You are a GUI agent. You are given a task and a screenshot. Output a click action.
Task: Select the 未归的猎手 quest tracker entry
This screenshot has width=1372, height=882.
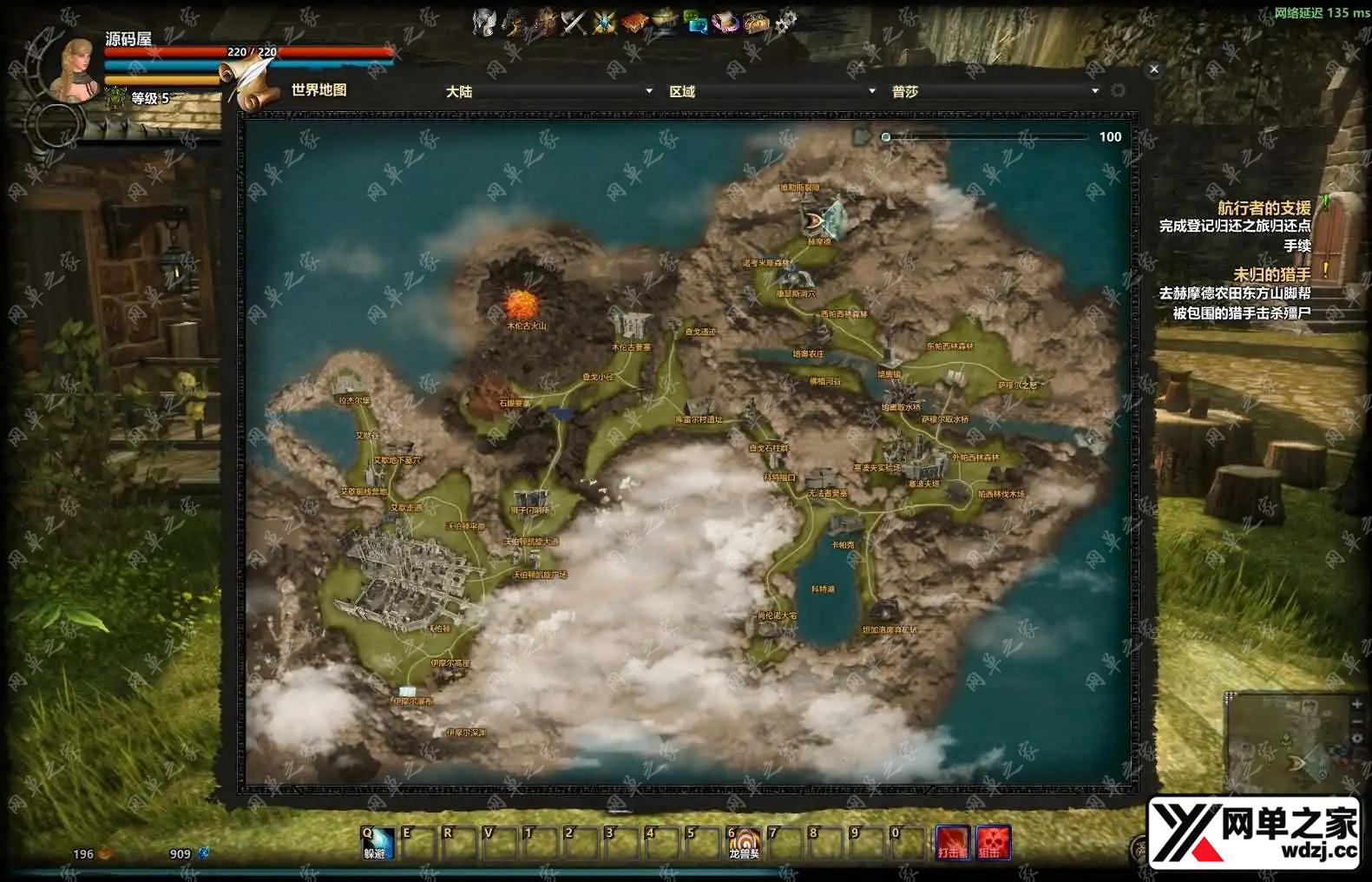pyautogui.click(x=1271, y=274)
